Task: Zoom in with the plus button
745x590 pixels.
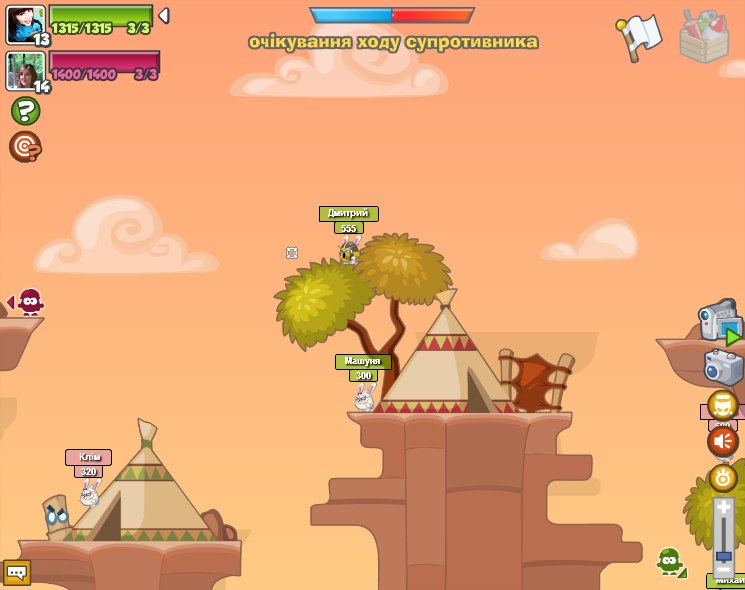Action: [x=724, y=507]
